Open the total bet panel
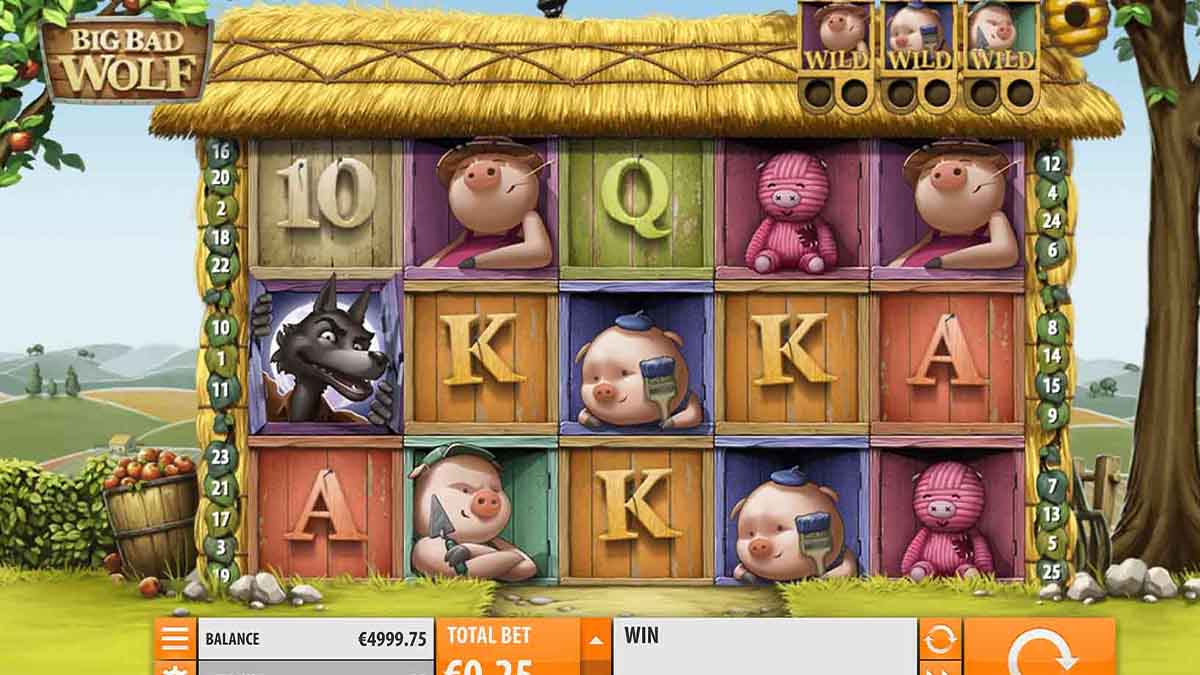 (508, 647)
